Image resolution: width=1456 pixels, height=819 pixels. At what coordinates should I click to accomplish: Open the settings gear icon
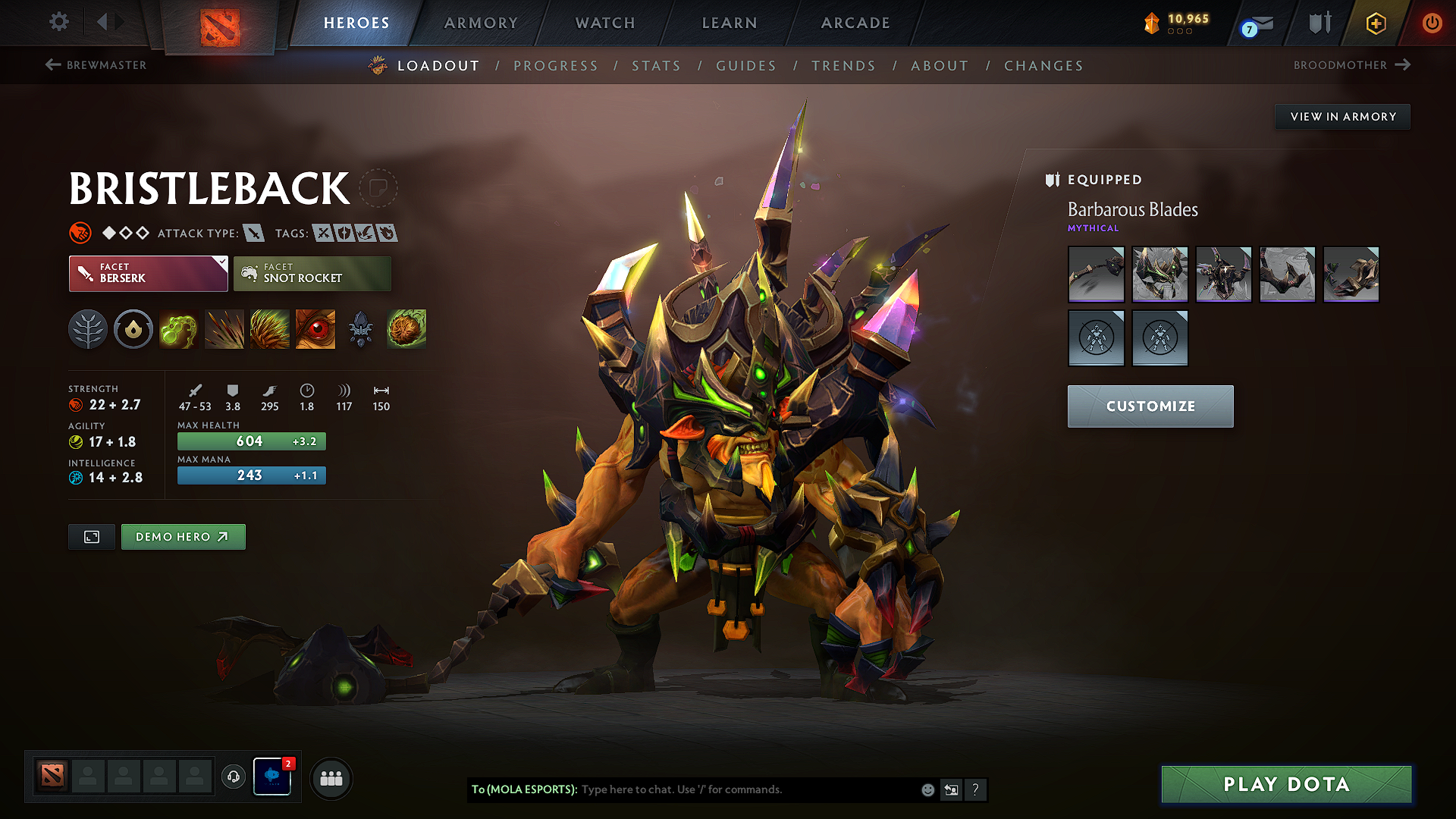click(x=58, y=22)
